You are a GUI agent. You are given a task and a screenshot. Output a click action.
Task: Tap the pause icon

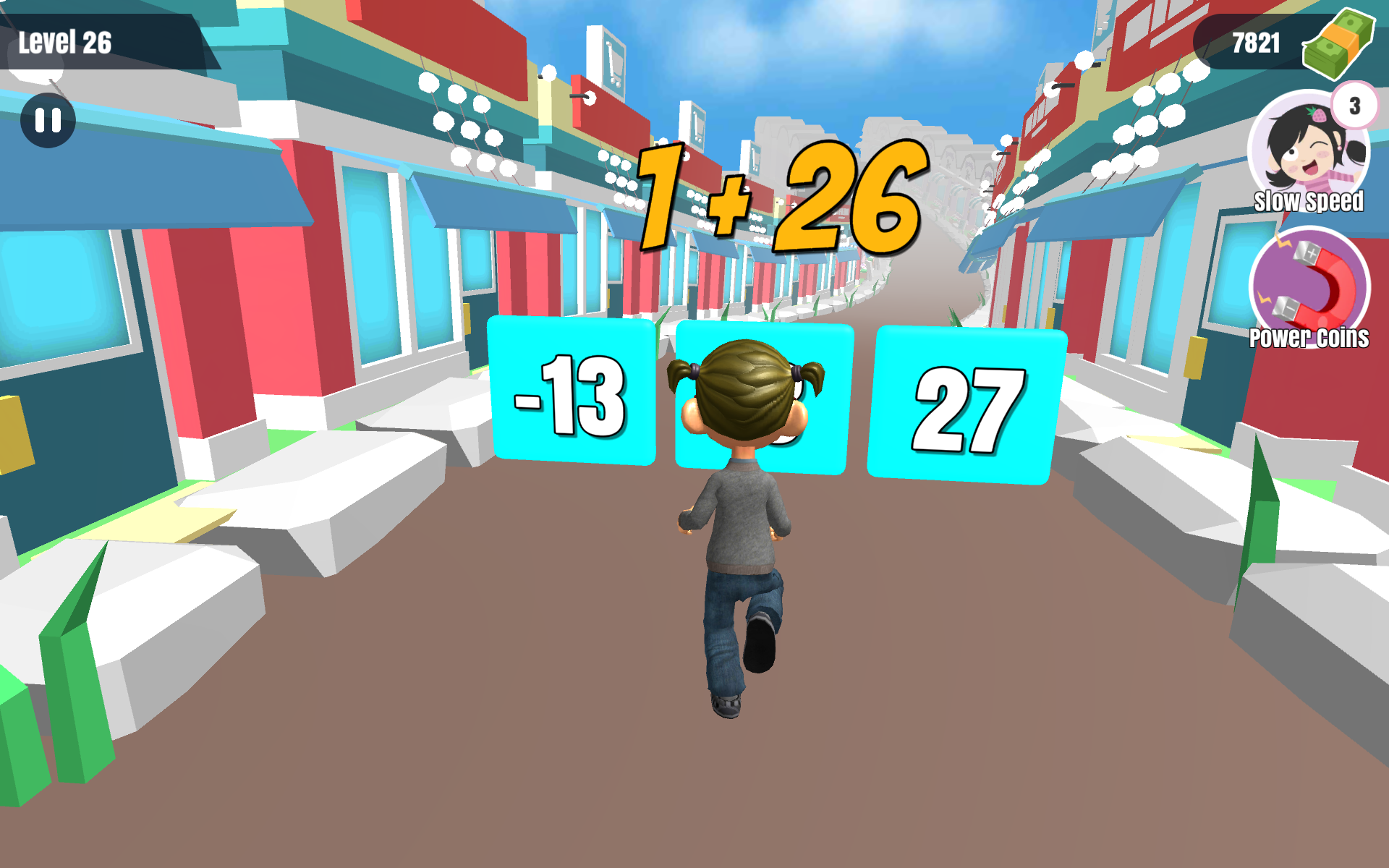click(48, 121)
